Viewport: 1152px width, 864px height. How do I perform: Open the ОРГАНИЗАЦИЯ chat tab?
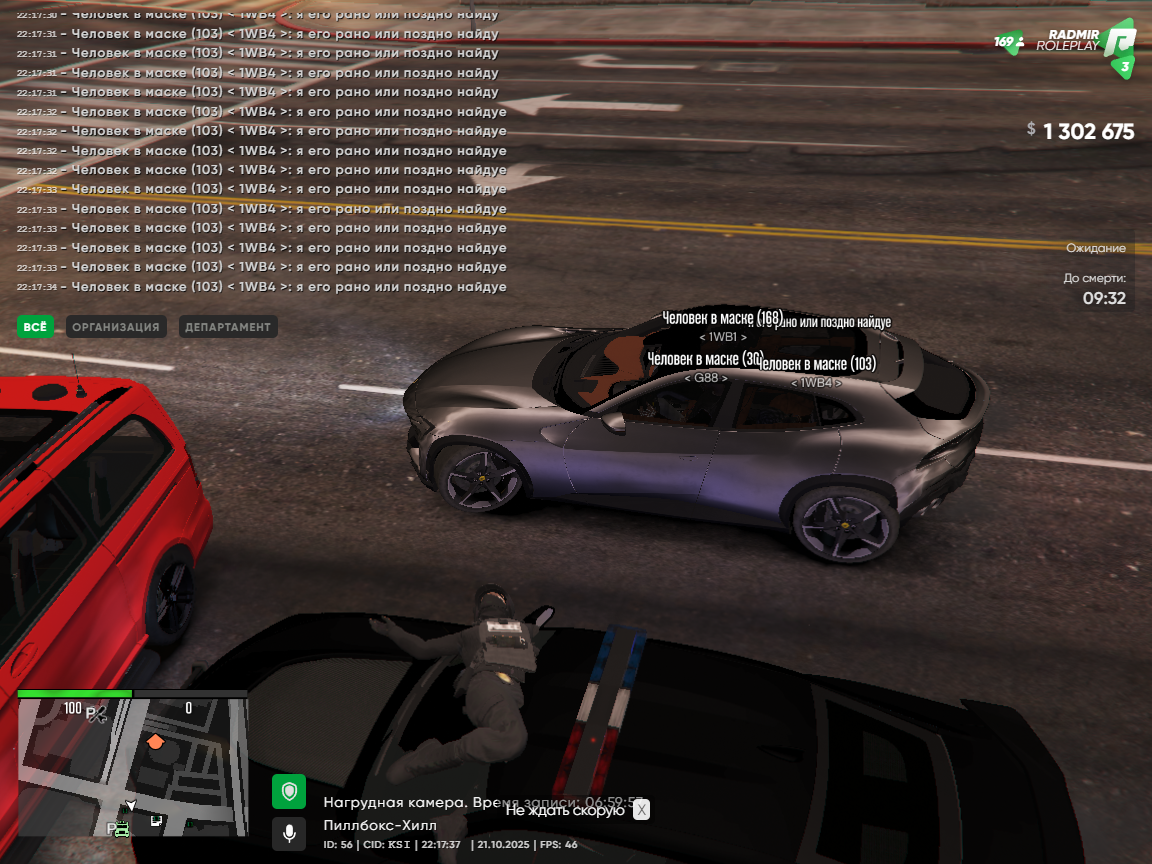[116, 327]
